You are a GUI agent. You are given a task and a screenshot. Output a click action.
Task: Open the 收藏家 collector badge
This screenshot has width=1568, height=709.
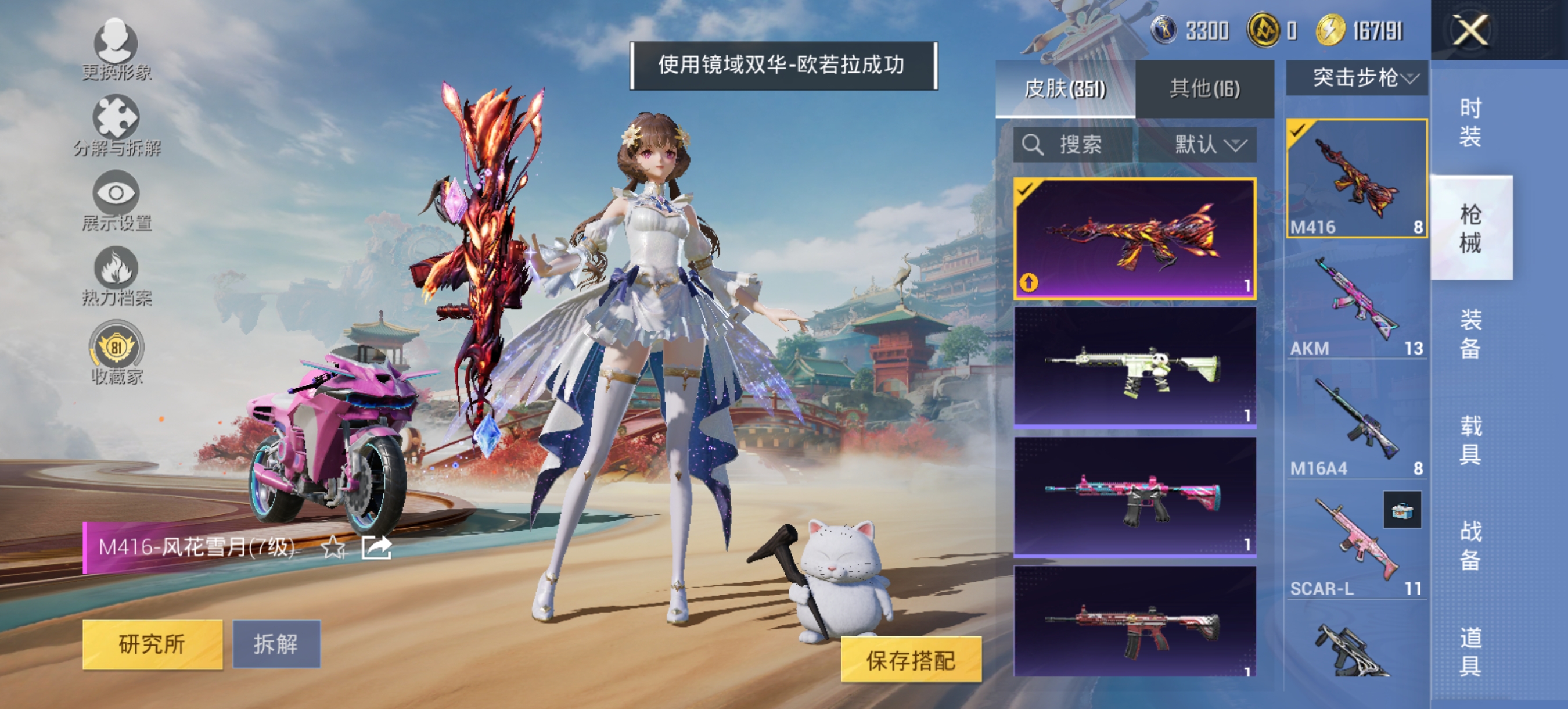point(117,347)
